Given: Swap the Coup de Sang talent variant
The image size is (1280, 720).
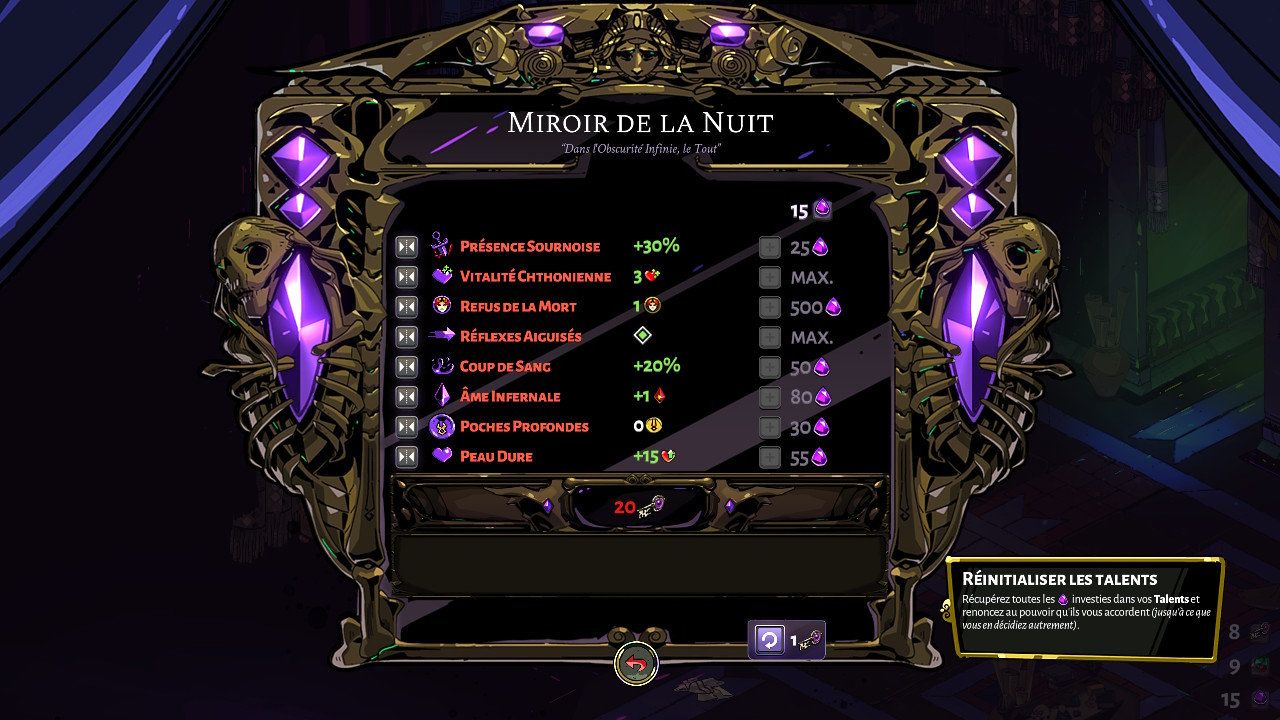Looking at the screenshot, I should pos(406,367).
